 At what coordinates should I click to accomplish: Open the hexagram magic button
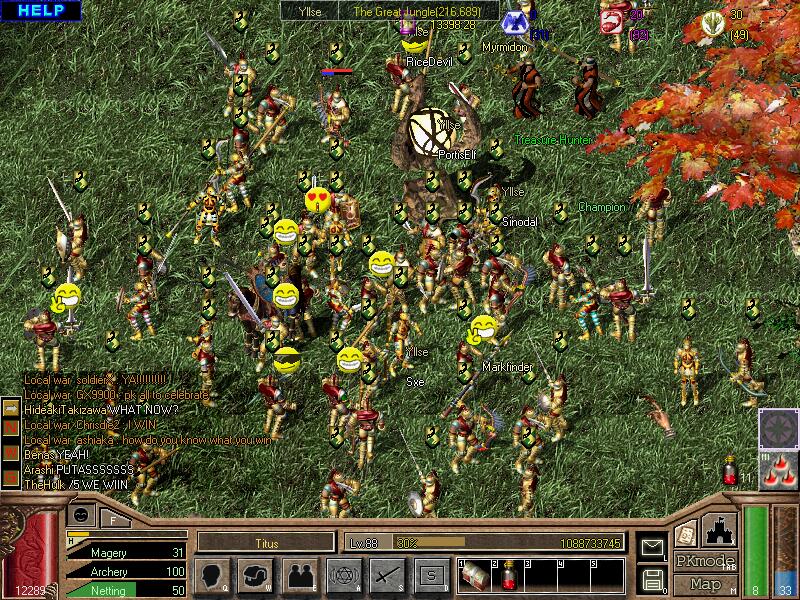point(343,575)
